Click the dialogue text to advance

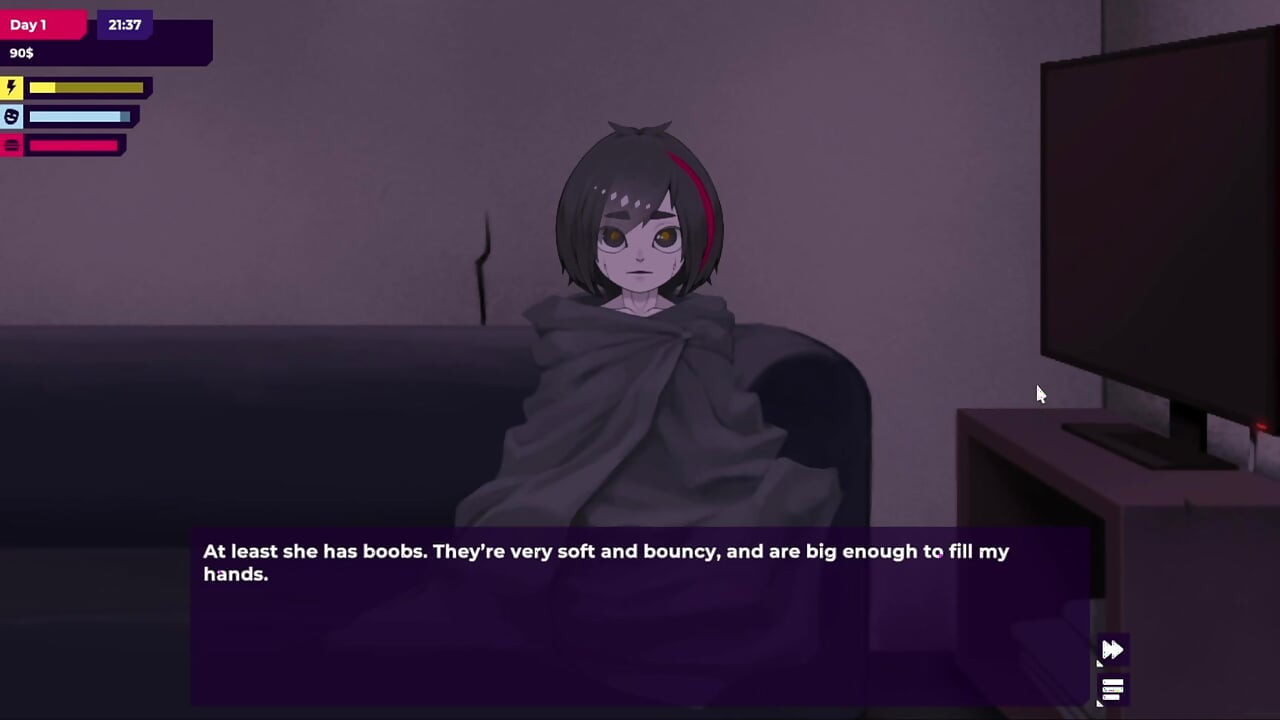point(605,562)
